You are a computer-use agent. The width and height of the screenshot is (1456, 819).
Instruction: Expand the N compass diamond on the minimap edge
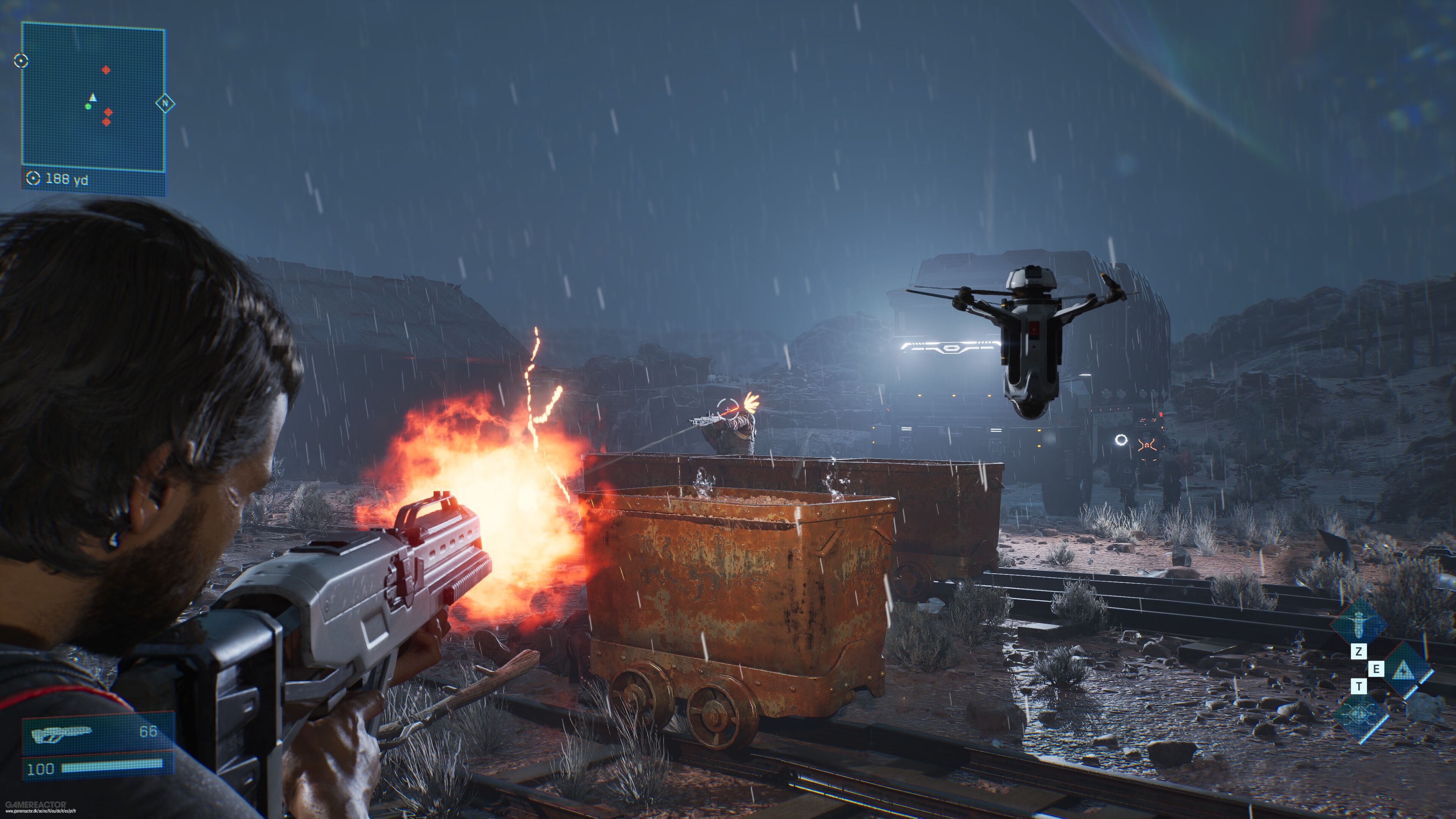pos(165,104)
